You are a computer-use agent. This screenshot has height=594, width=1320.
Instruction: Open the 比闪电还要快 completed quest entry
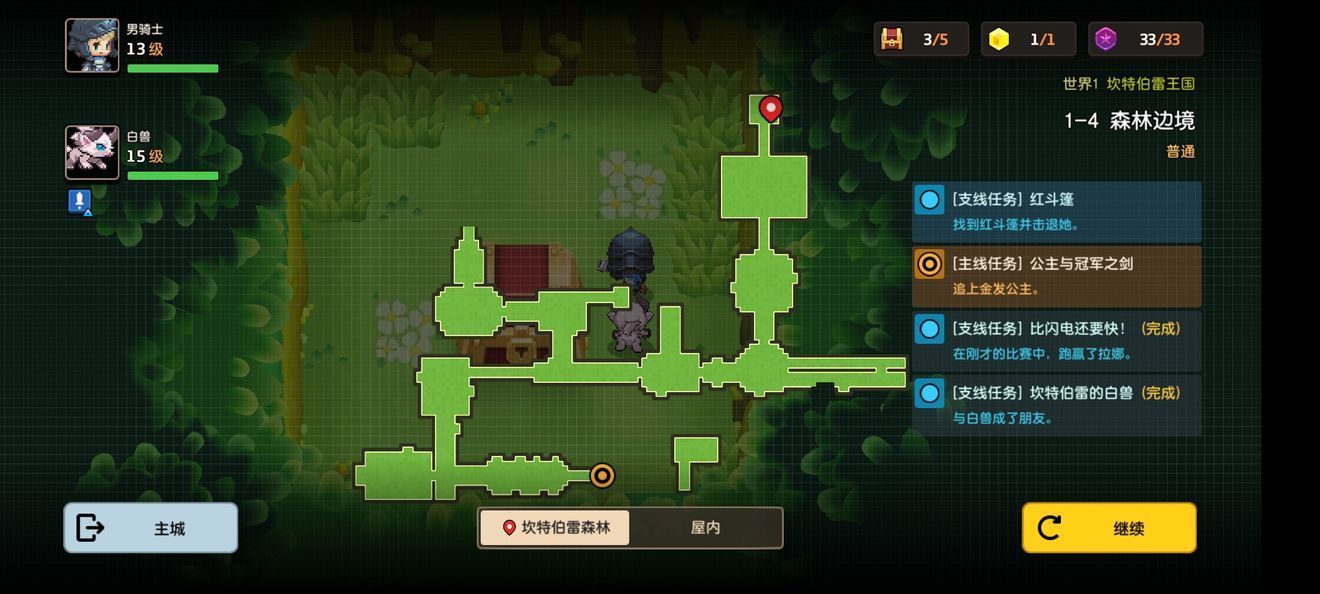pos(1056,340)
